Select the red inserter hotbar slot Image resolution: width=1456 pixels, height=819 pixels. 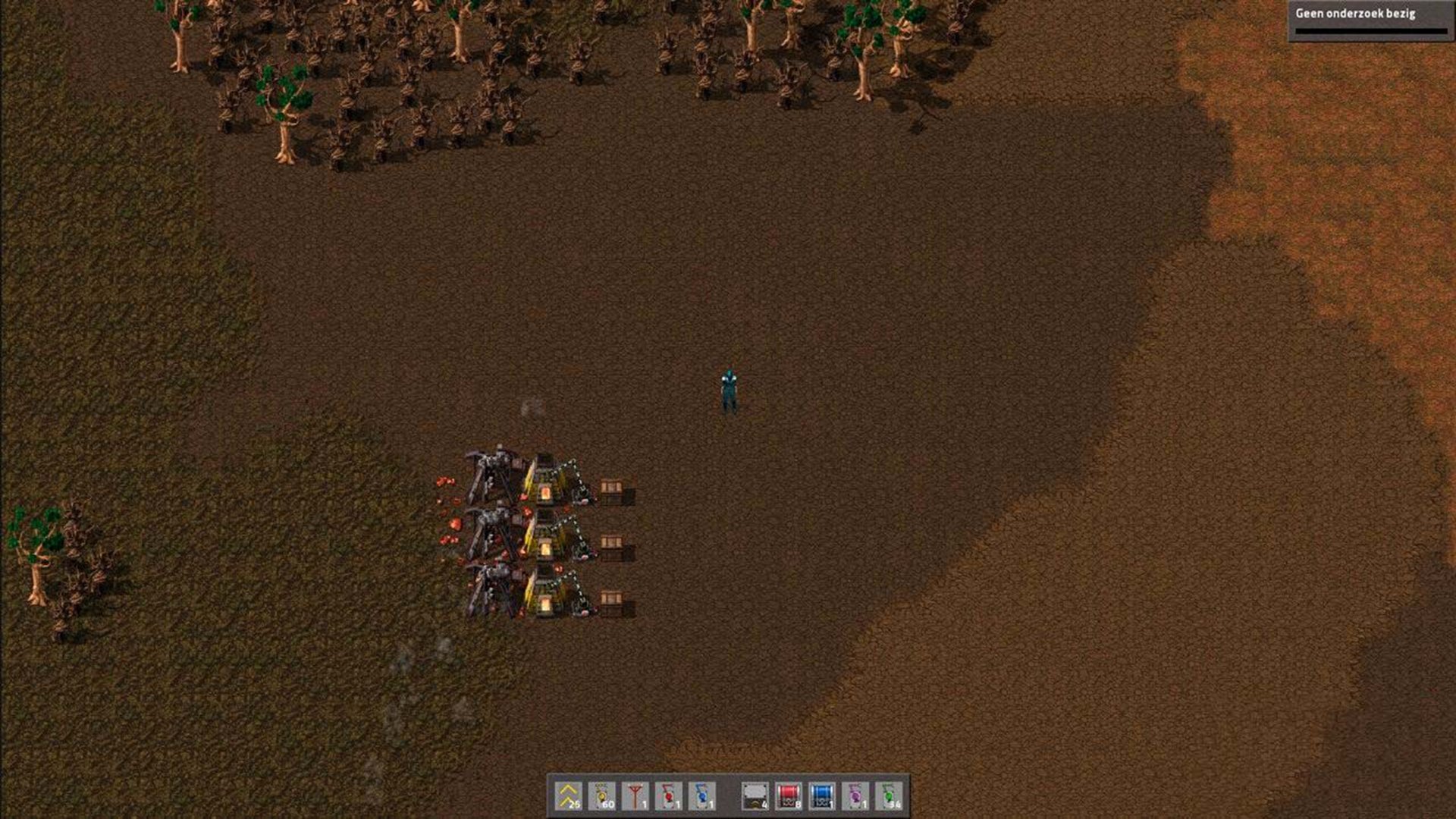669,796
